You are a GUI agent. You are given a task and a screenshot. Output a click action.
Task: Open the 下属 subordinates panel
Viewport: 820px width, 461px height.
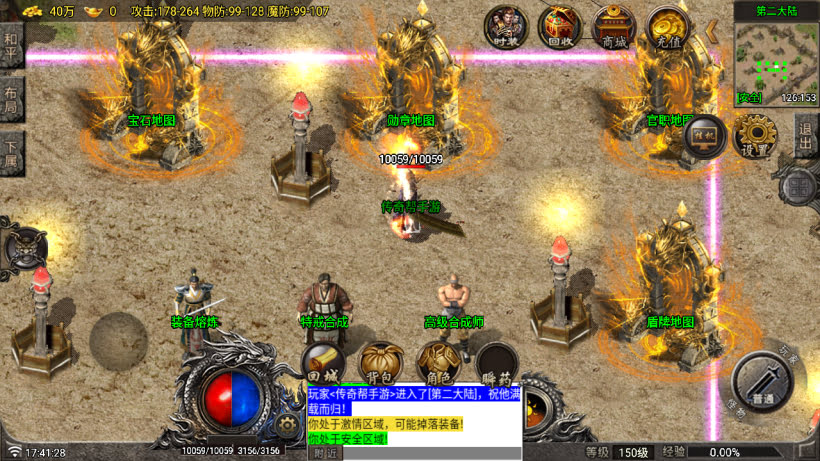click(x=11, y=153)
